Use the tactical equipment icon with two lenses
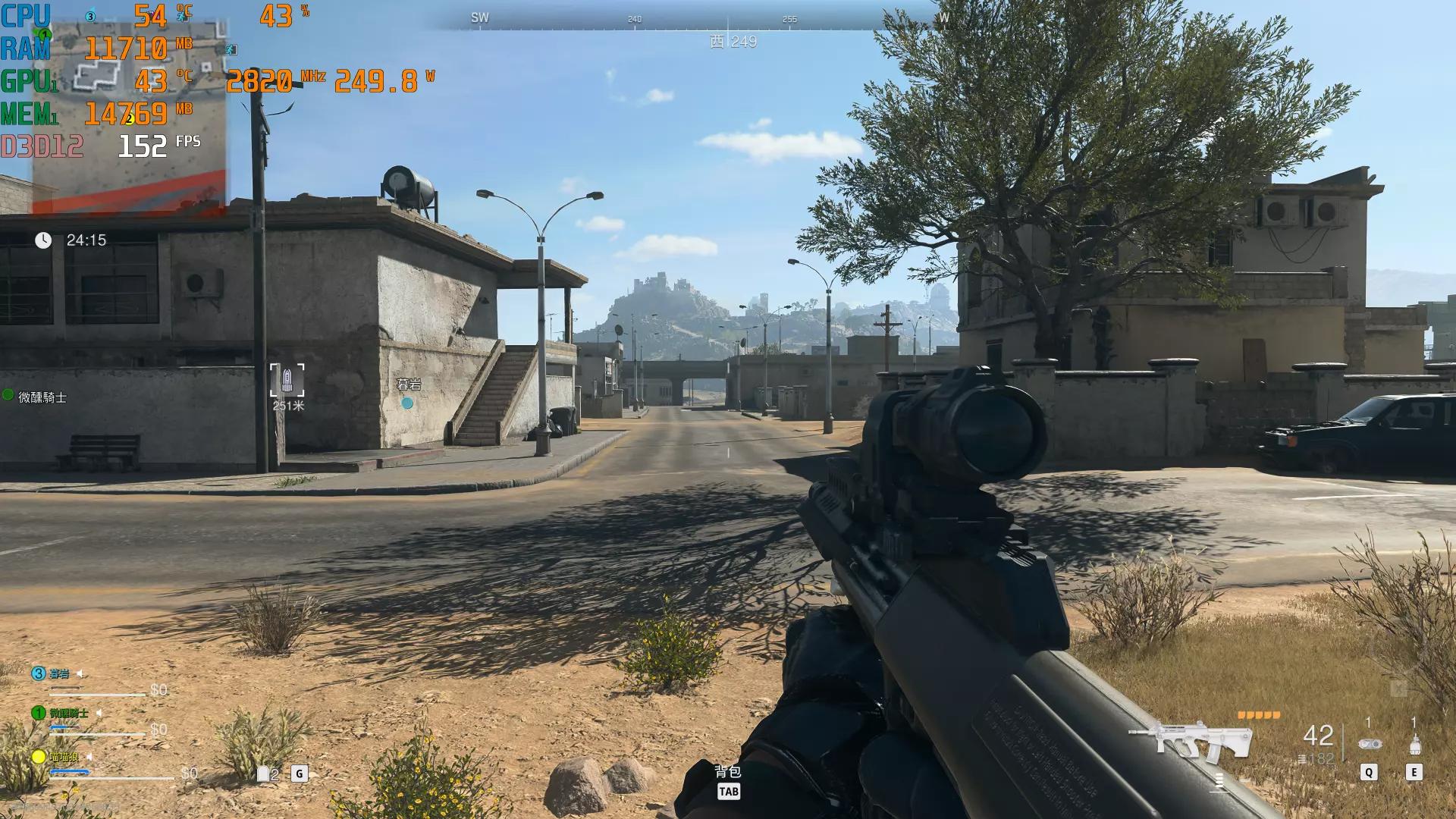The width and height of the screenshot is (1456, 819). click(1369, 744)
